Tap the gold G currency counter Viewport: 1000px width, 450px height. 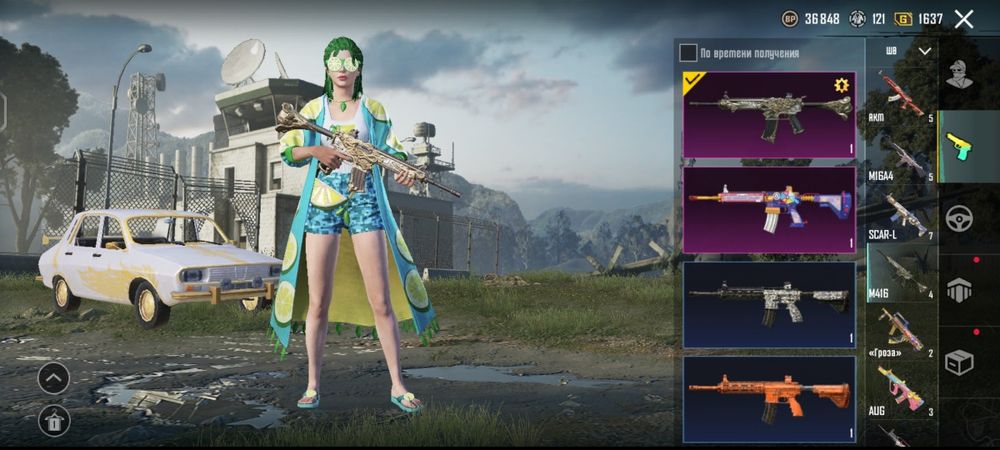919,19
